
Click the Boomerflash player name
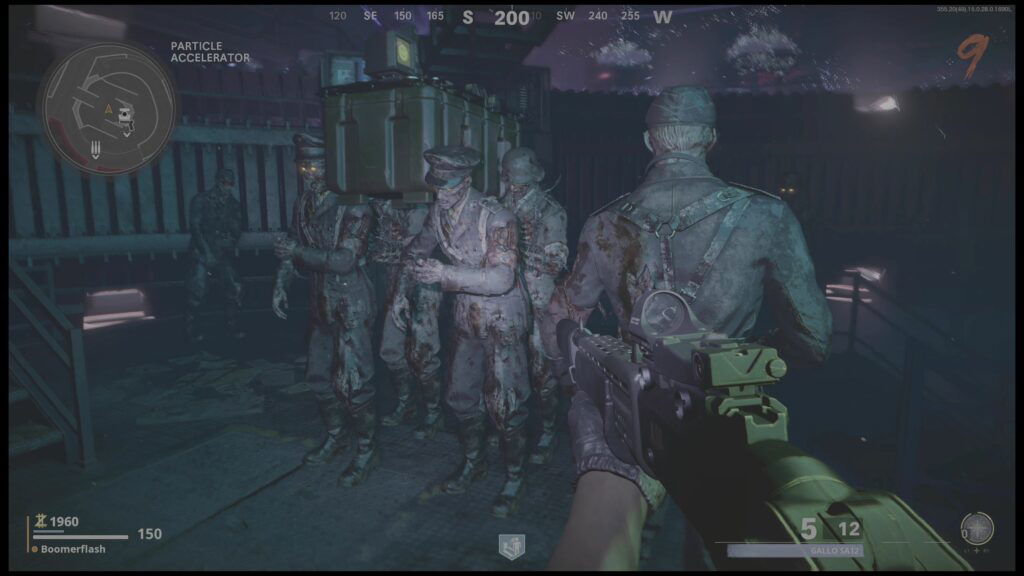(73, 549)
